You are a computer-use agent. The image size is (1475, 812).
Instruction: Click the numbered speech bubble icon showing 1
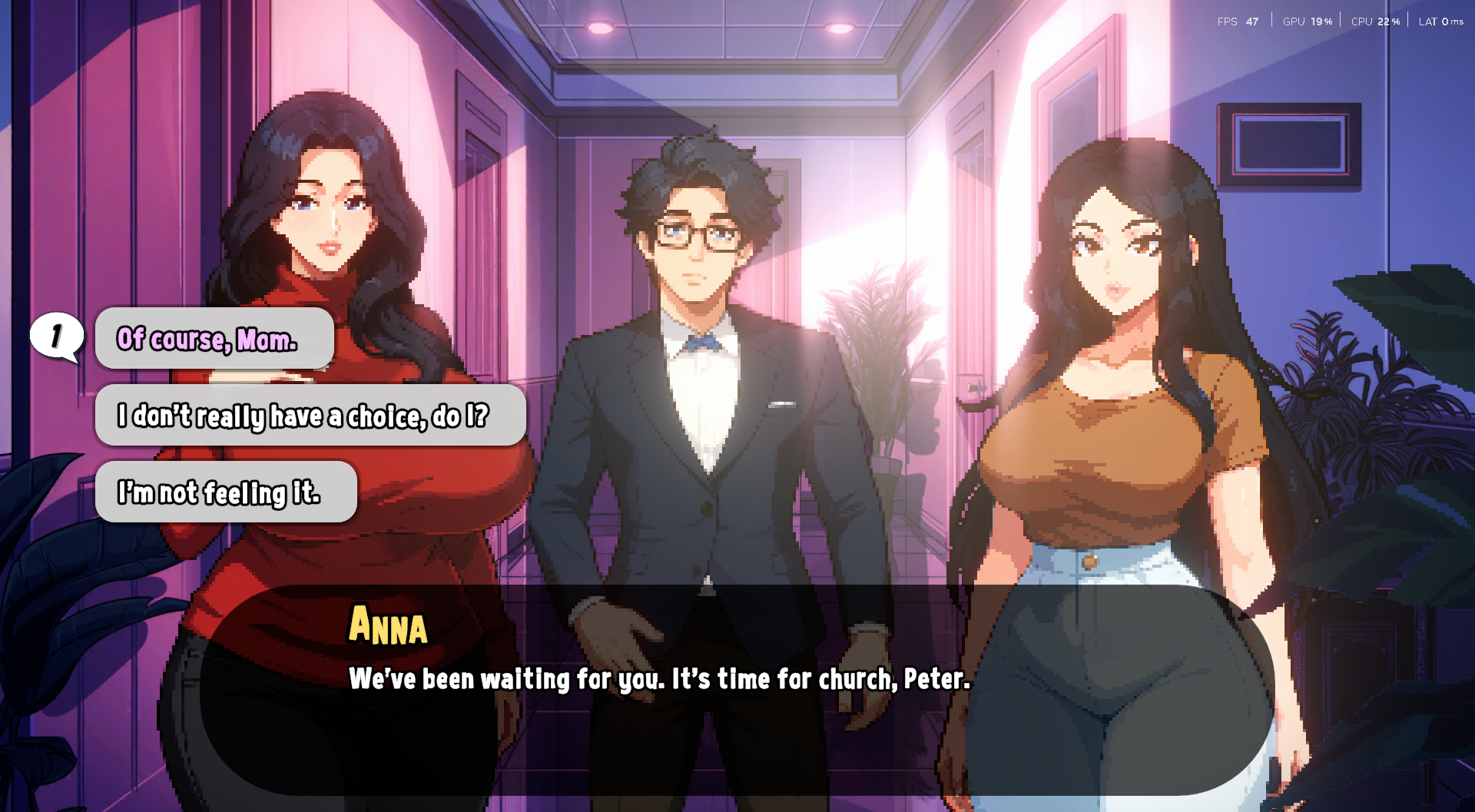point(55,334)
